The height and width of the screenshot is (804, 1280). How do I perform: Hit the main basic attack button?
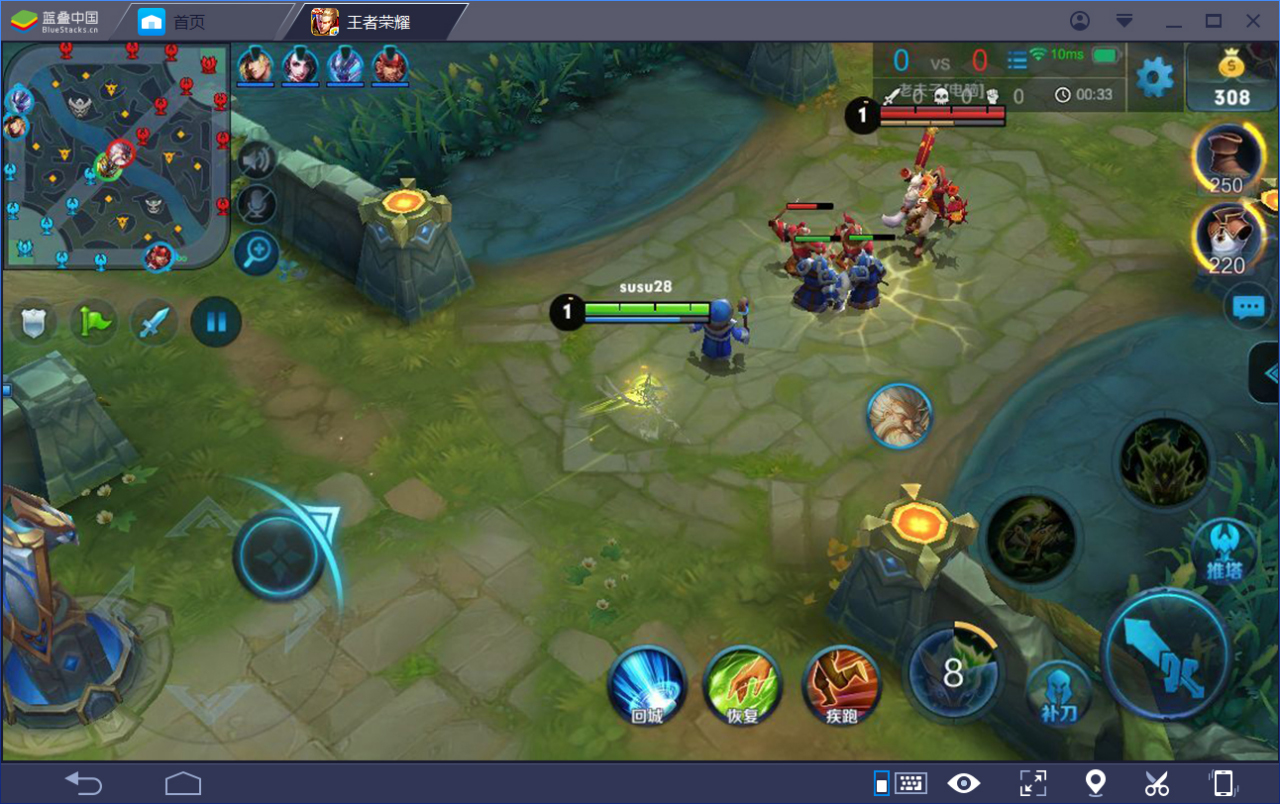[1167, 655]
